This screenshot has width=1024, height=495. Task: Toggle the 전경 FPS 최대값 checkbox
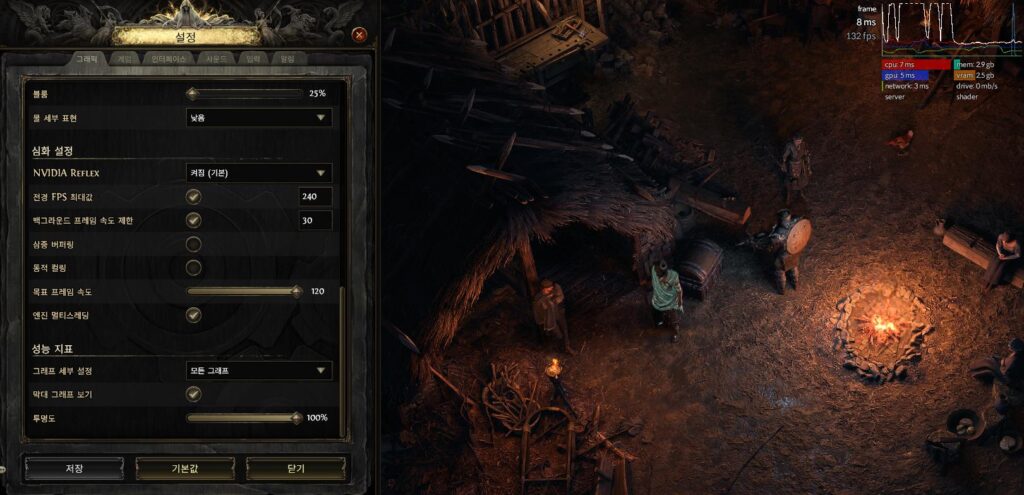click(194, 196)
